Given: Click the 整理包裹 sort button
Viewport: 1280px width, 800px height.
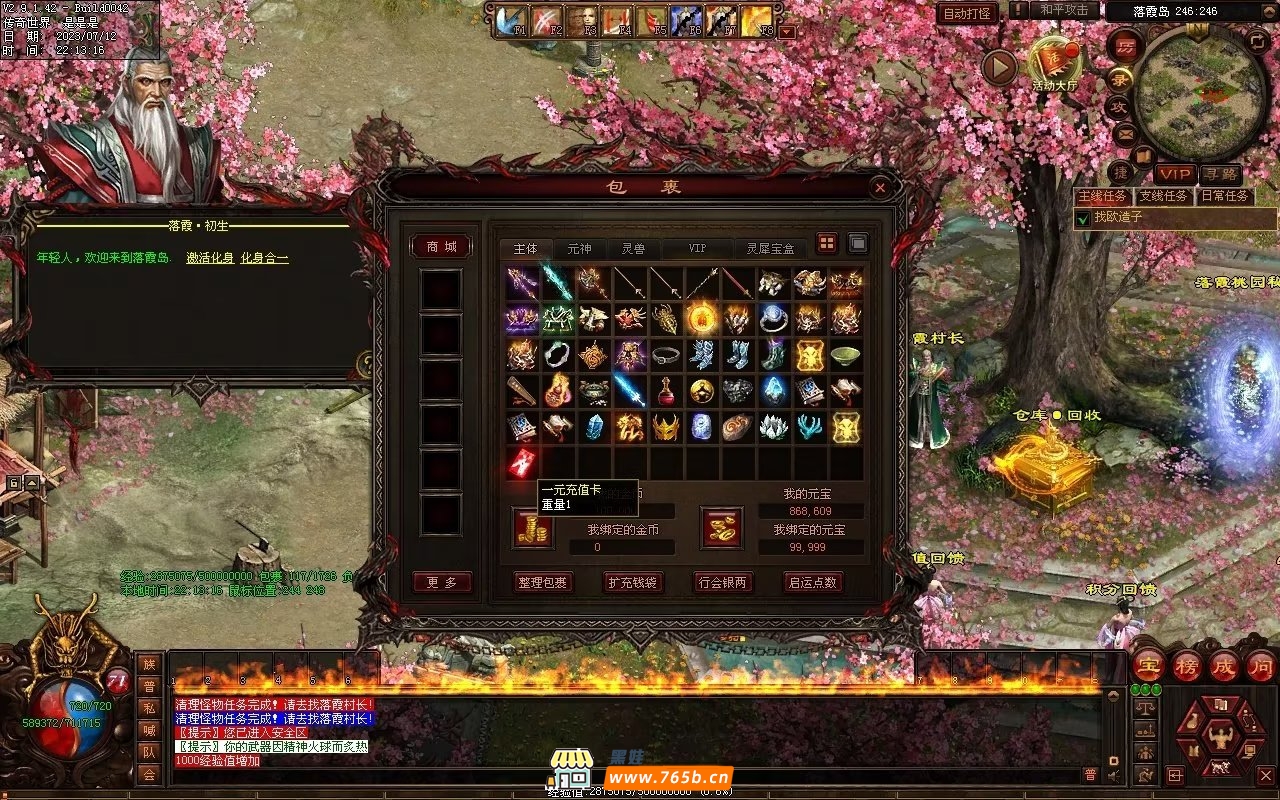Looking at the screenshot, I should pyautogui.click(x=542, y=582).
